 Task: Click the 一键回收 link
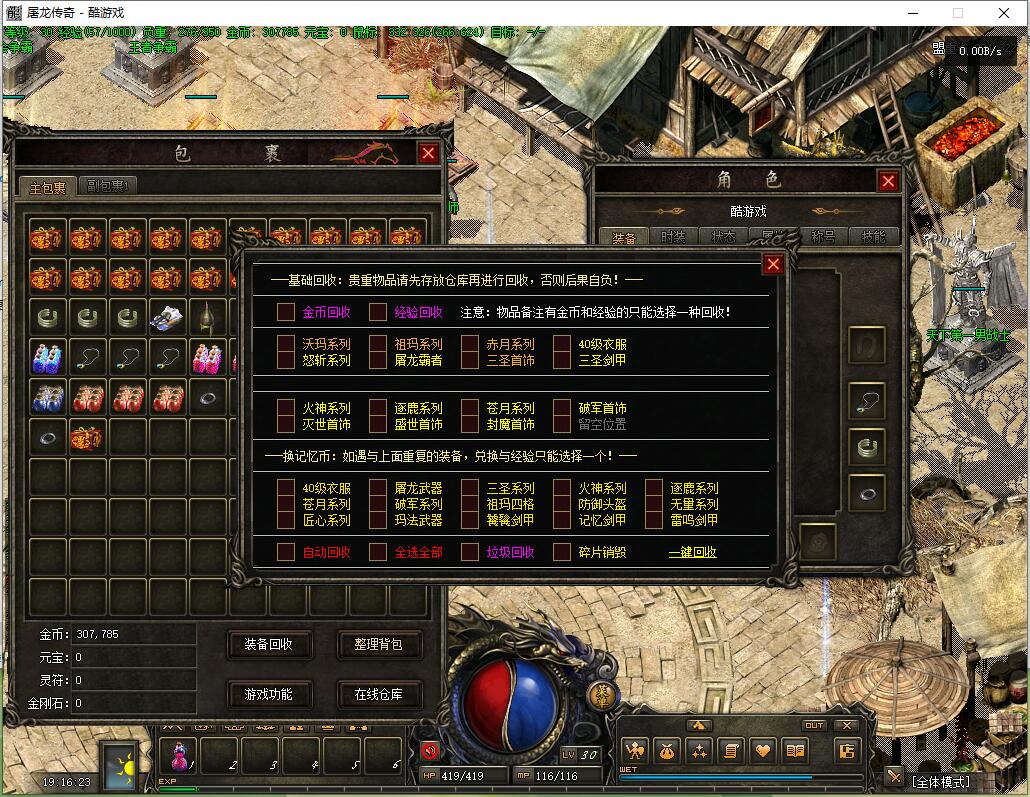tap(692, 552)
